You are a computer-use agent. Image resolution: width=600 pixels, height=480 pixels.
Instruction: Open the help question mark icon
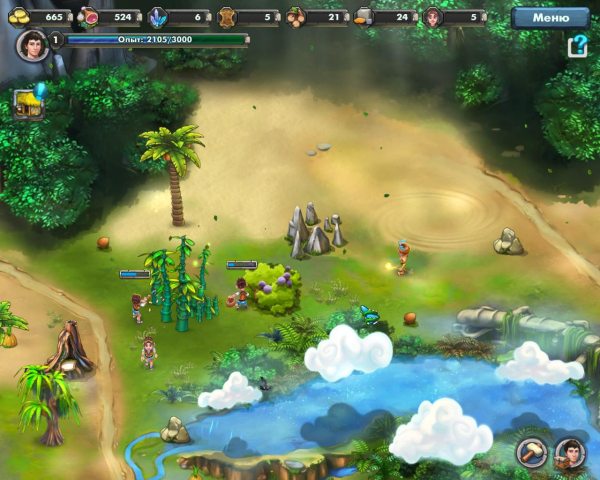(x=577, y=47)
